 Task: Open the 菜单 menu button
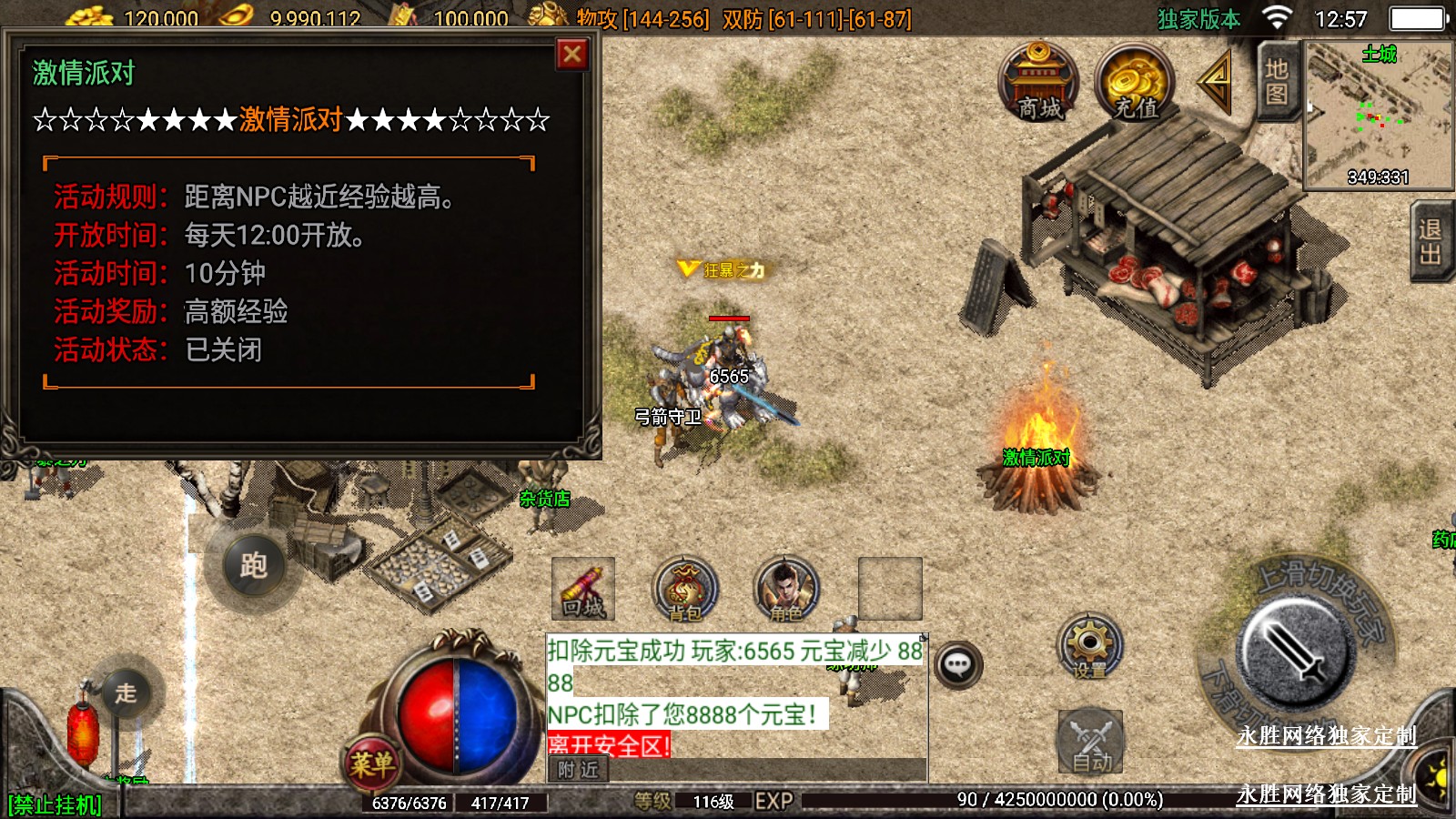pyautogui.click(x=371, y=763)
